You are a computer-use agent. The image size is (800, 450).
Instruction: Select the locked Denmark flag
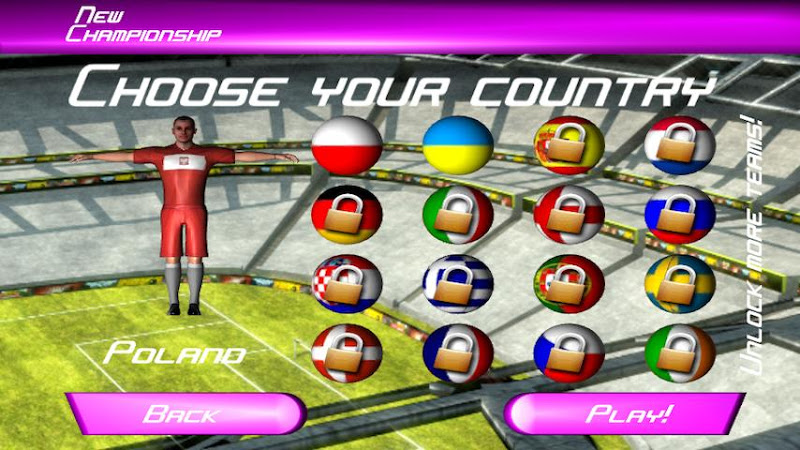pyautogui.click(x=346, y=352)
